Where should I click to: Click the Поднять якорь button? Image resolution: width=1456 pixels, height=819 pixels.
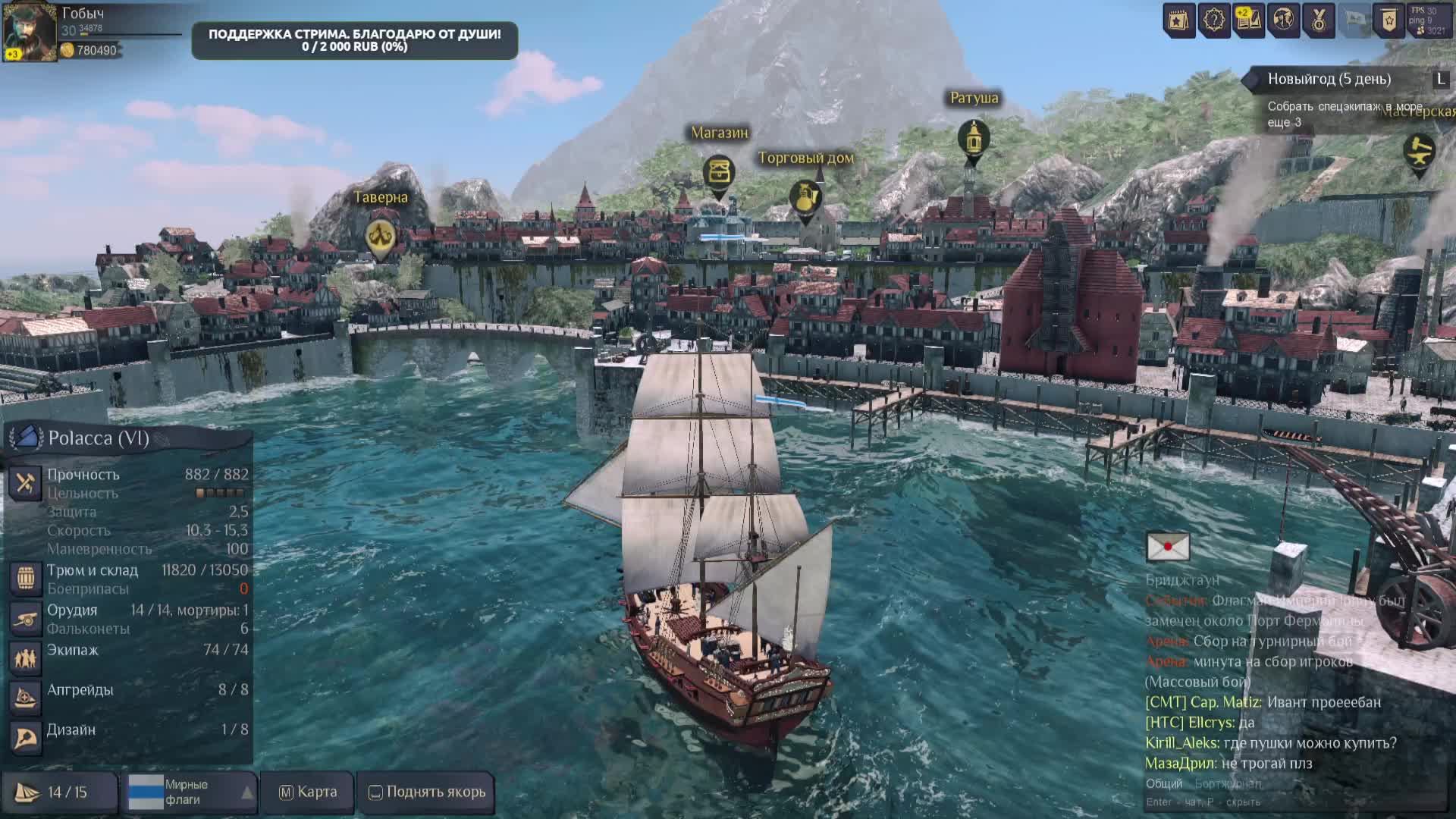click(x=427, y=792)
